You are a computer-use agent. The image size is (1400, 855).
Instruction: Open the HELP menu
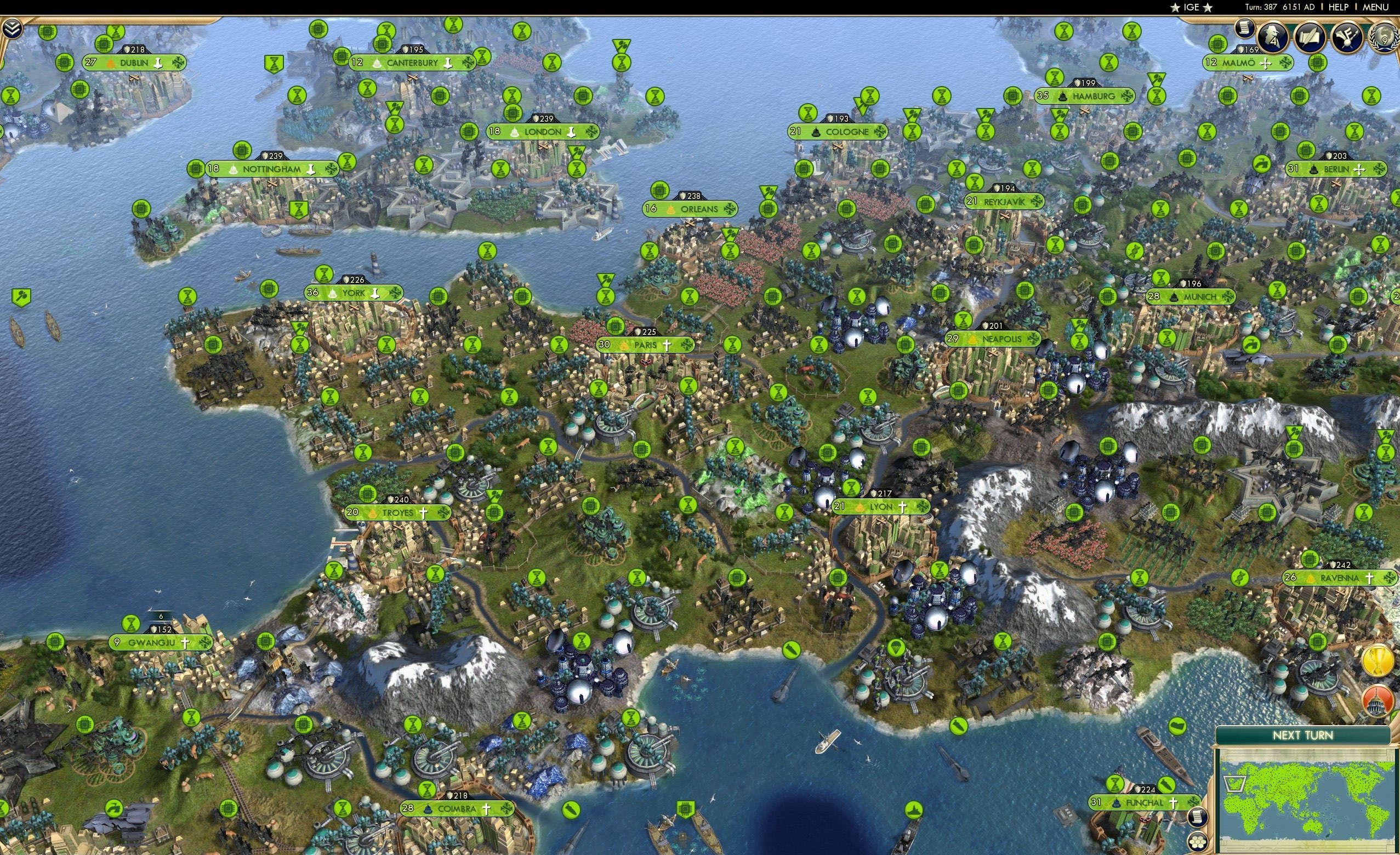point(1339,7)
